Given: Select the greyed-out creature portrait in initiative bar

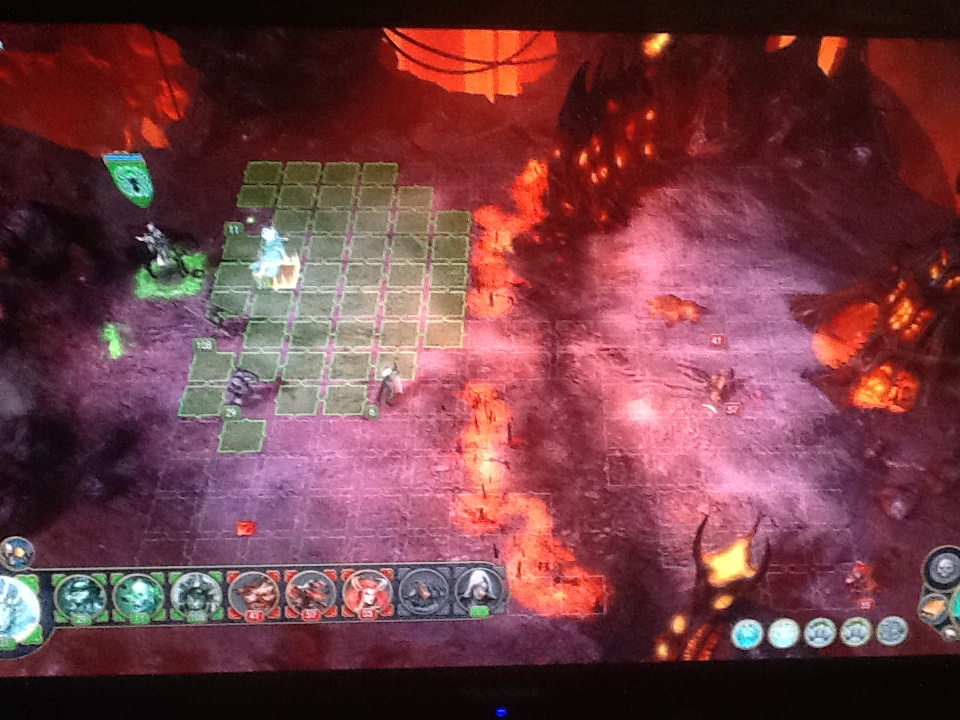Looking at the screenshot, I should point(423,593).
